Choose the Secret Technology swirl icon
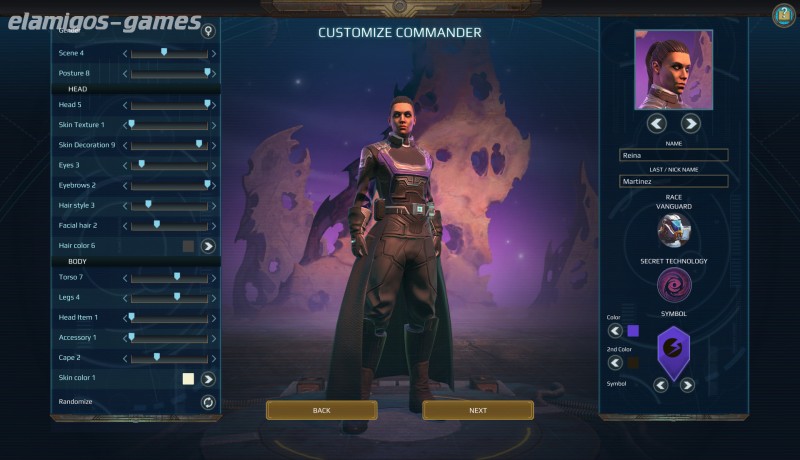 coord(673,285)
